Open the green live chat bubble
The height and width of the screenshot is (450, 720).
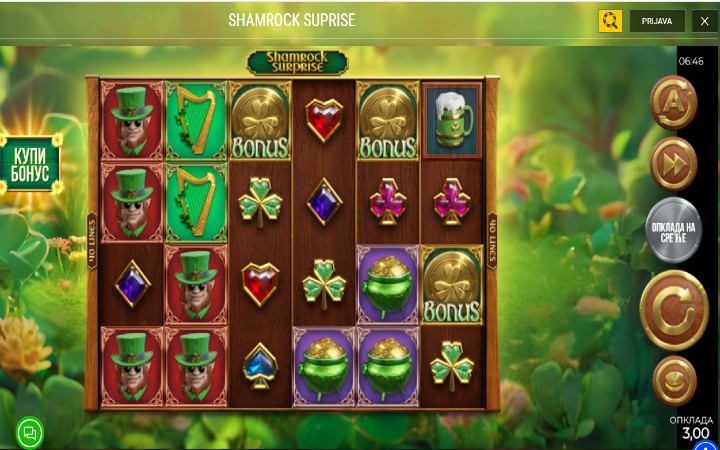(30, 432)
